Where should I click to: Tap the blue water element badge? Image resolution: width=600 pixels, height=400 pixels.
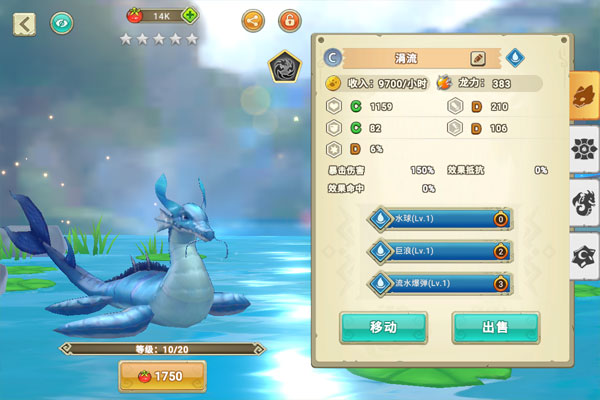tap(514, 59)
